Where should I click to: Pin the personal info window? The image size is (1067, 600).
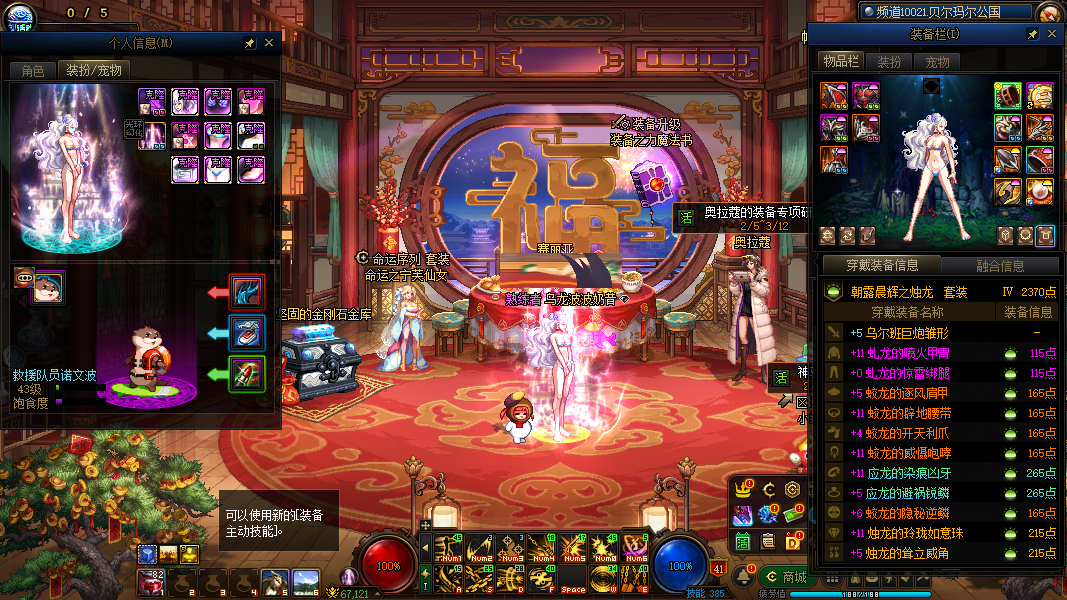pyautogui.click(x=249, y=43)
